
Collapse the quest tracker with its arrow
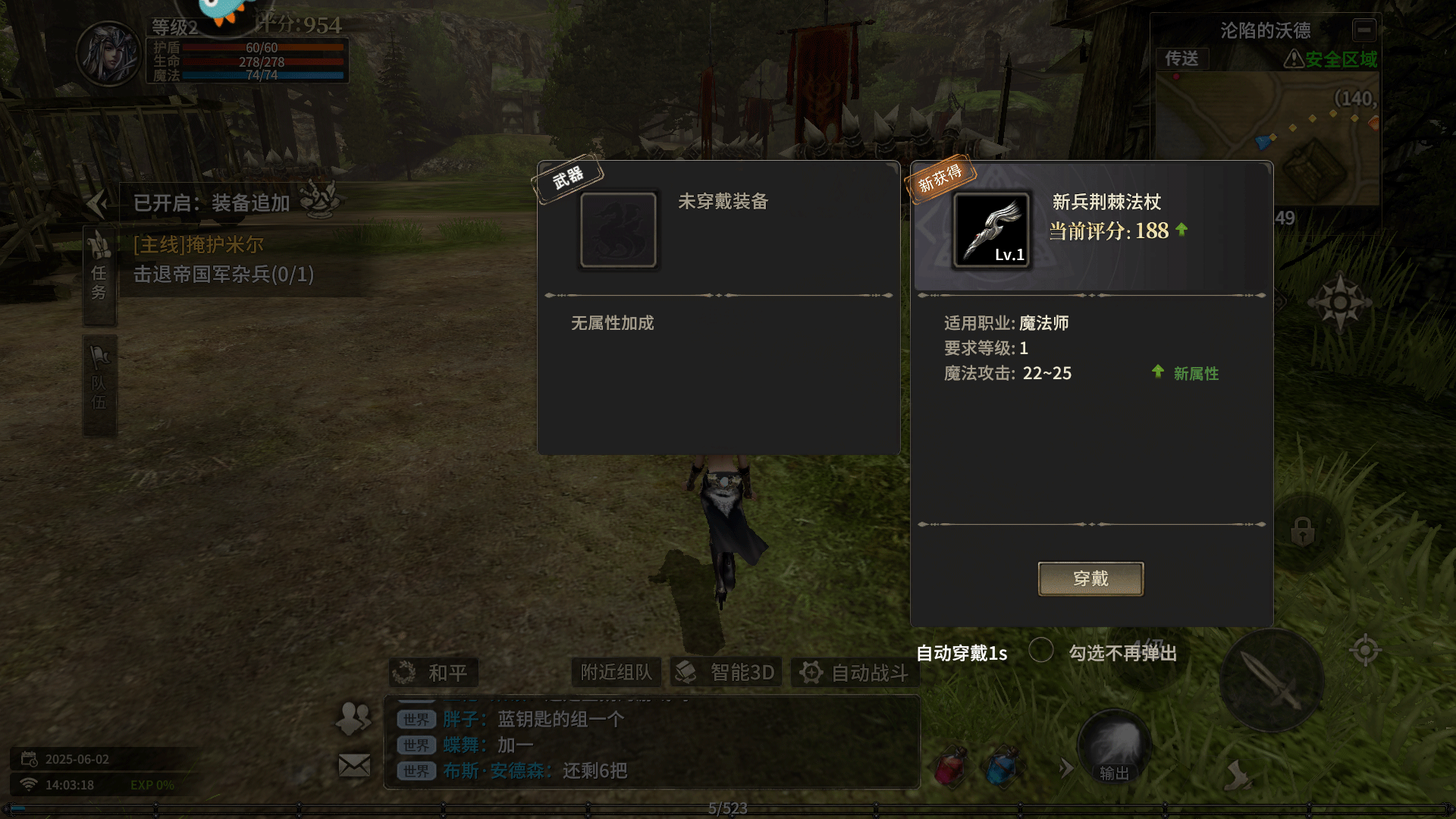coord(97,202)
